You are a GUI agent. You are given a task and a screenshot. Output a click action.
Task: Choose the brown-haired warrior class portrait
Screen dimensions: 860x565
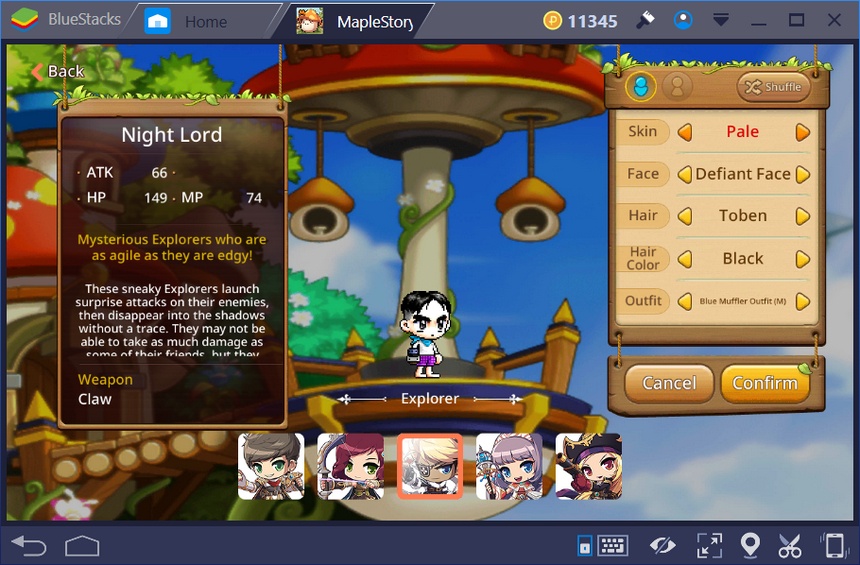pos(271,466)
